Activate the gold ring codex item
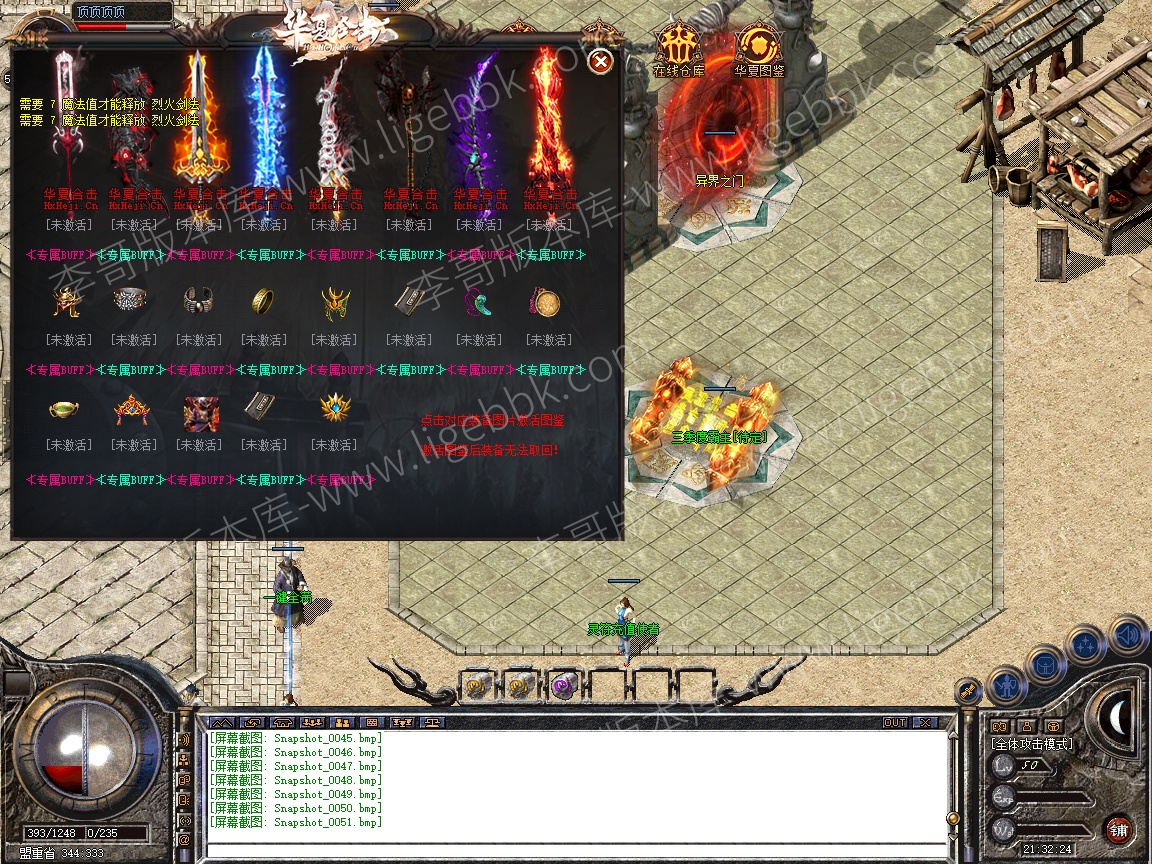Screen dimensions: 1152x864 (x=264, y=301)
